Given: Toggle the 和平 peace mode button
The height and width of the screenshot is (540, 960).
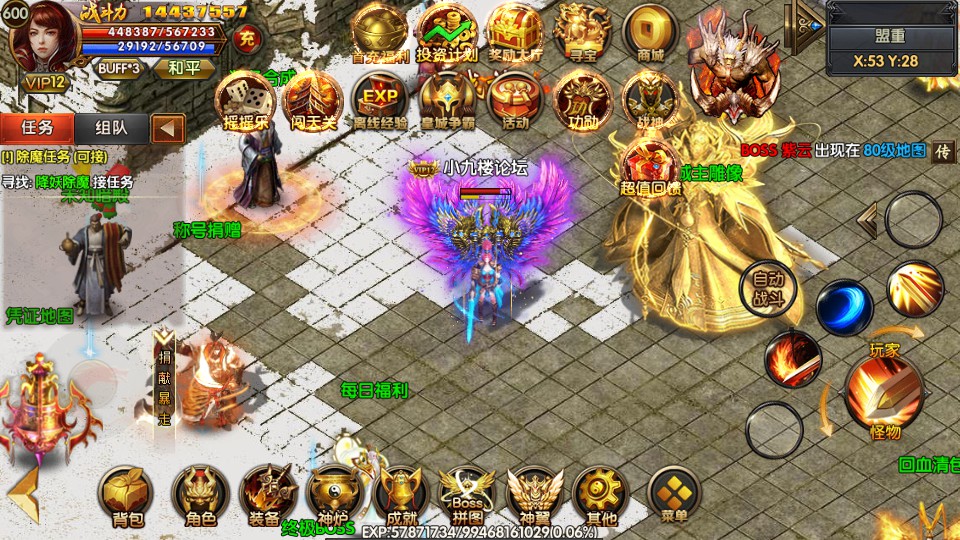Looking at the screenshot, I should pos(183,68).
